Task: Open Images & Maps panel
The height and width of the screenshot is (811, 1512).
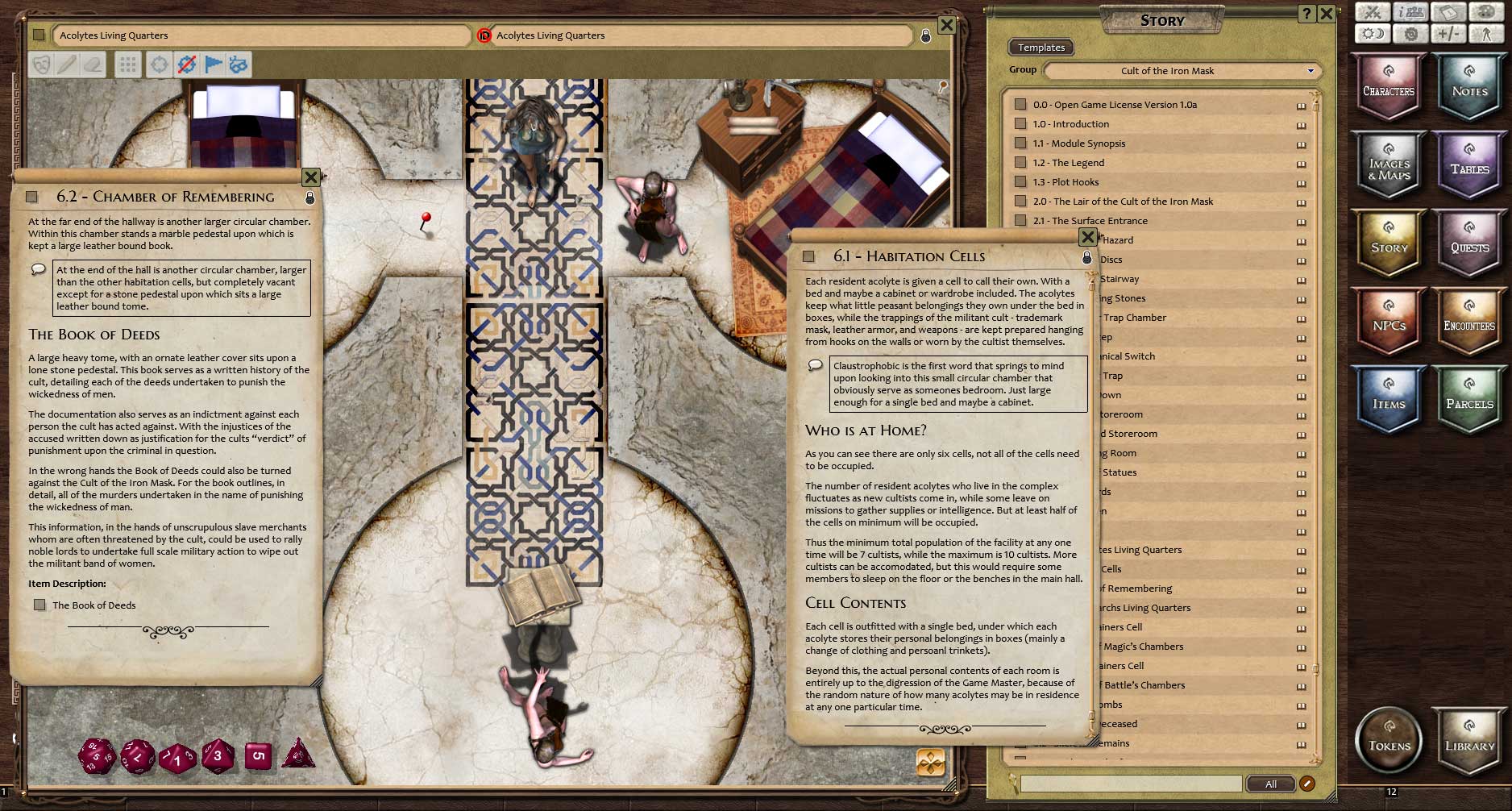Action: (1388, 165)
